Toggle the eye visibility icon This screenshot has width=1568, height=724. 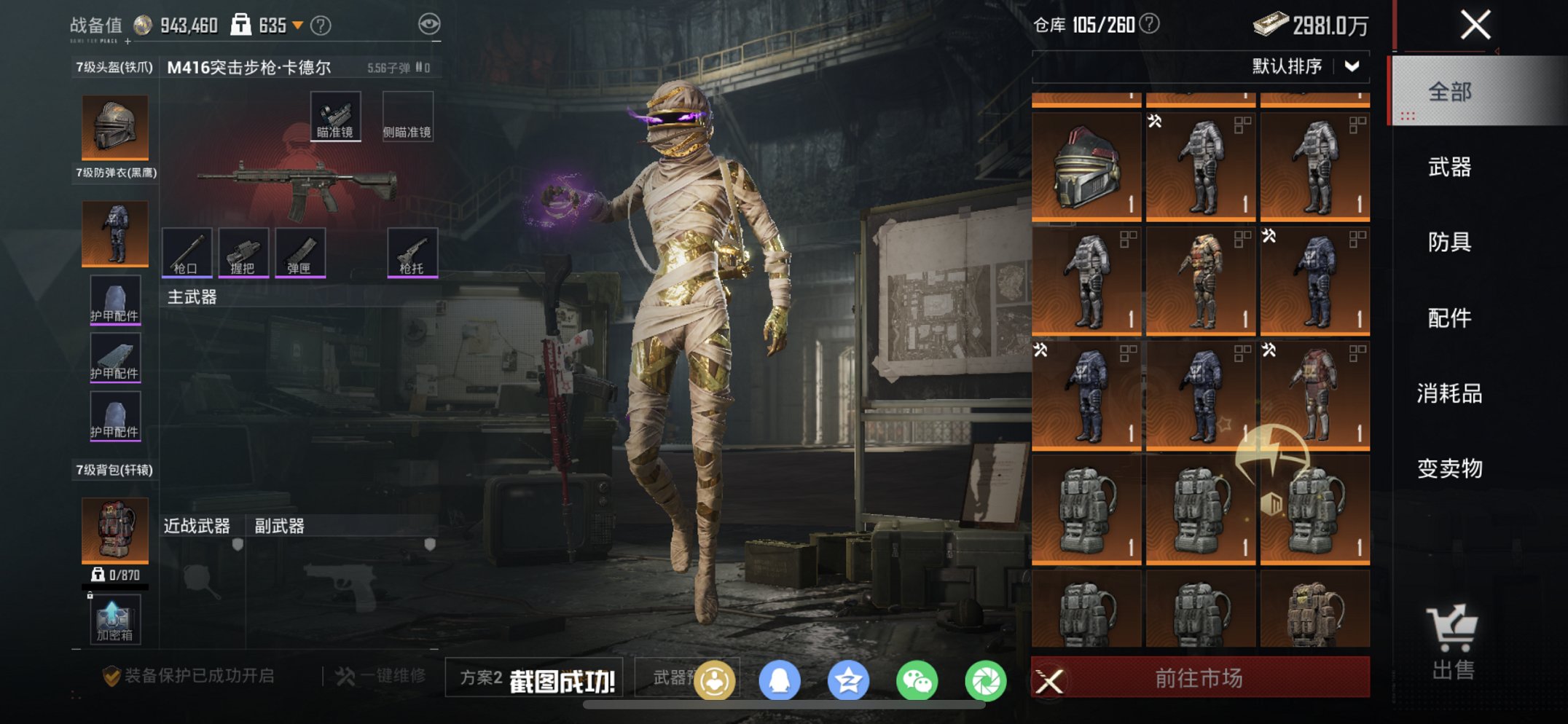(429, 25)
